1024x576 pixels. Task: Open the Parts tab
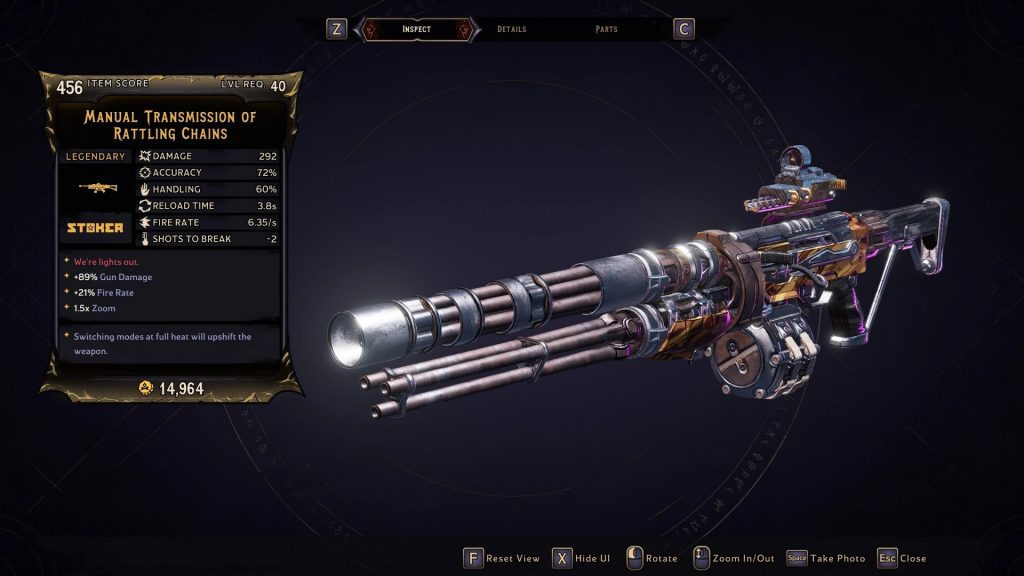tap(606, 29)
